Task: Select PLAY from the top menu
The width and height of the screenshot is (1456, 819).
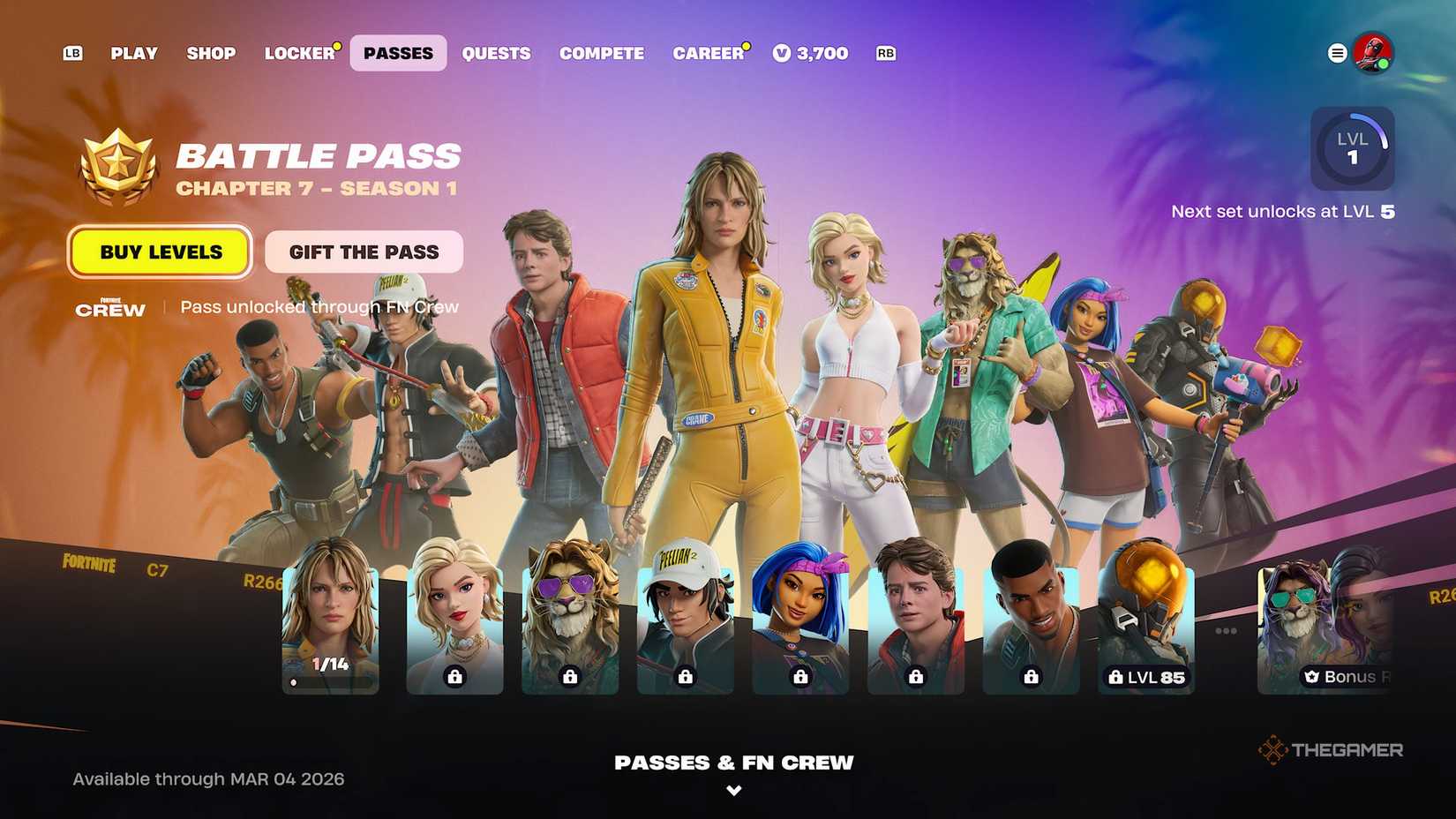Action: click(x=134, y=54)
